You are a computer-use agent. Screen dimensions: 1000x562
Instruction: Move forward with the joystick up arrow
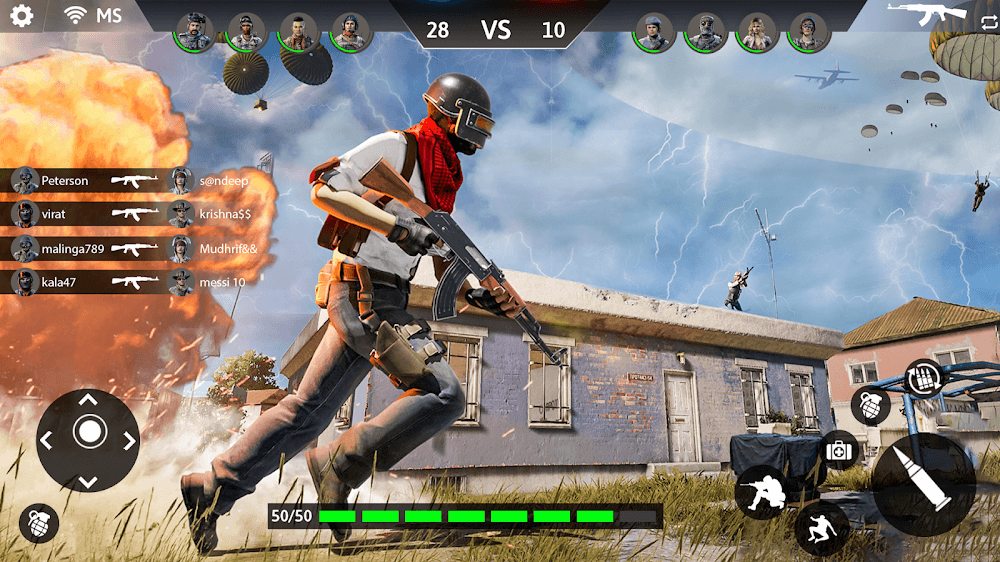coord(88,401)
